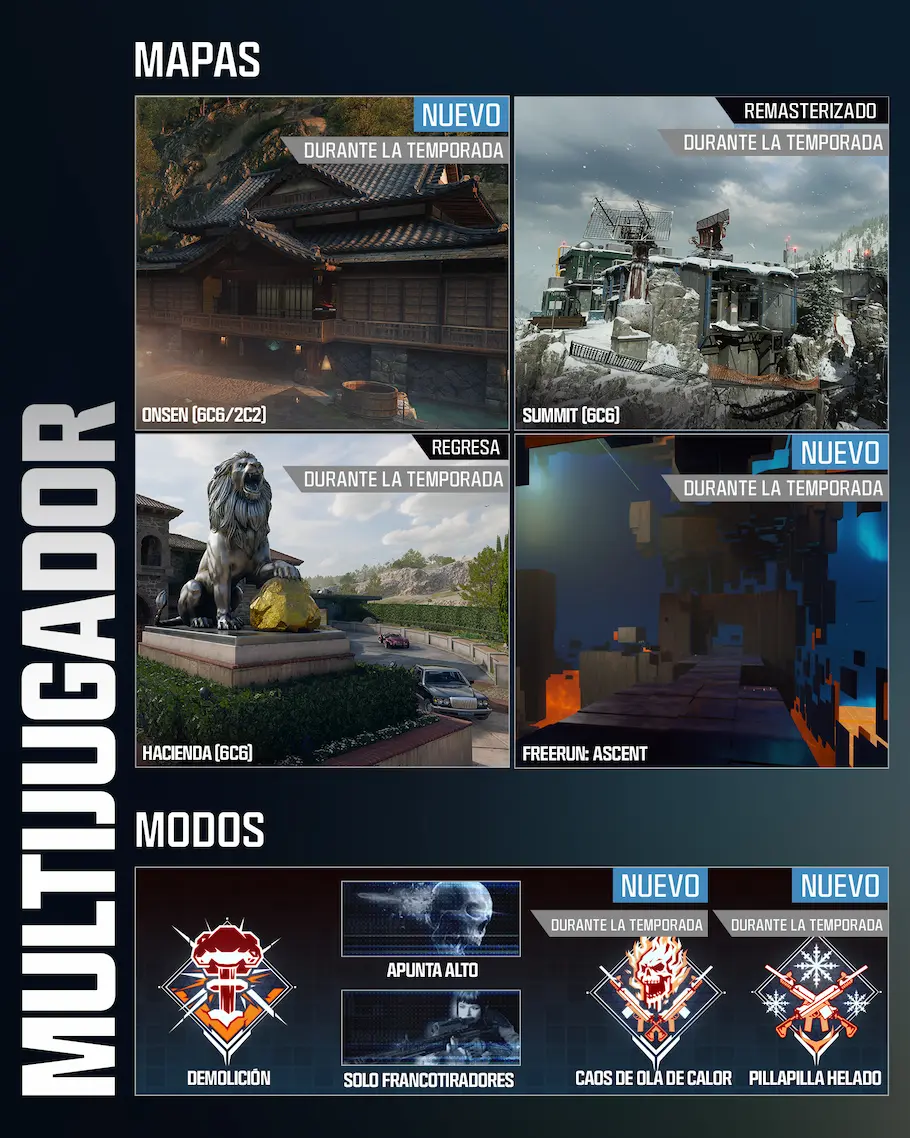The width and height of the screenshot is (910, 1138).
Task: Select the Onsen map thumbnail
Action: 322,264
